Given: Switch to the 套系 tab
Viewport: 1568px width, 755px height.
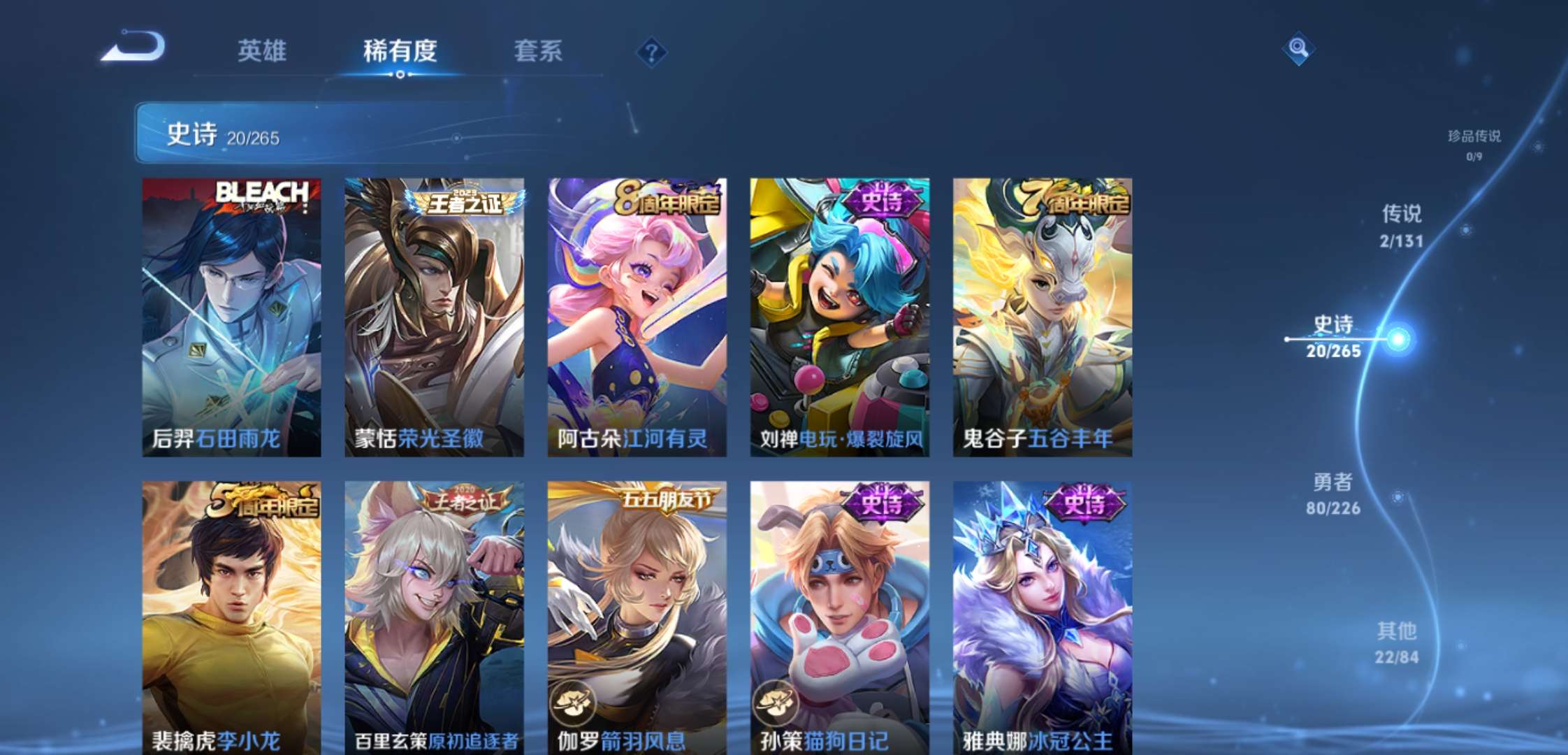Looking at the screenshot, I should tap(539, 50).
